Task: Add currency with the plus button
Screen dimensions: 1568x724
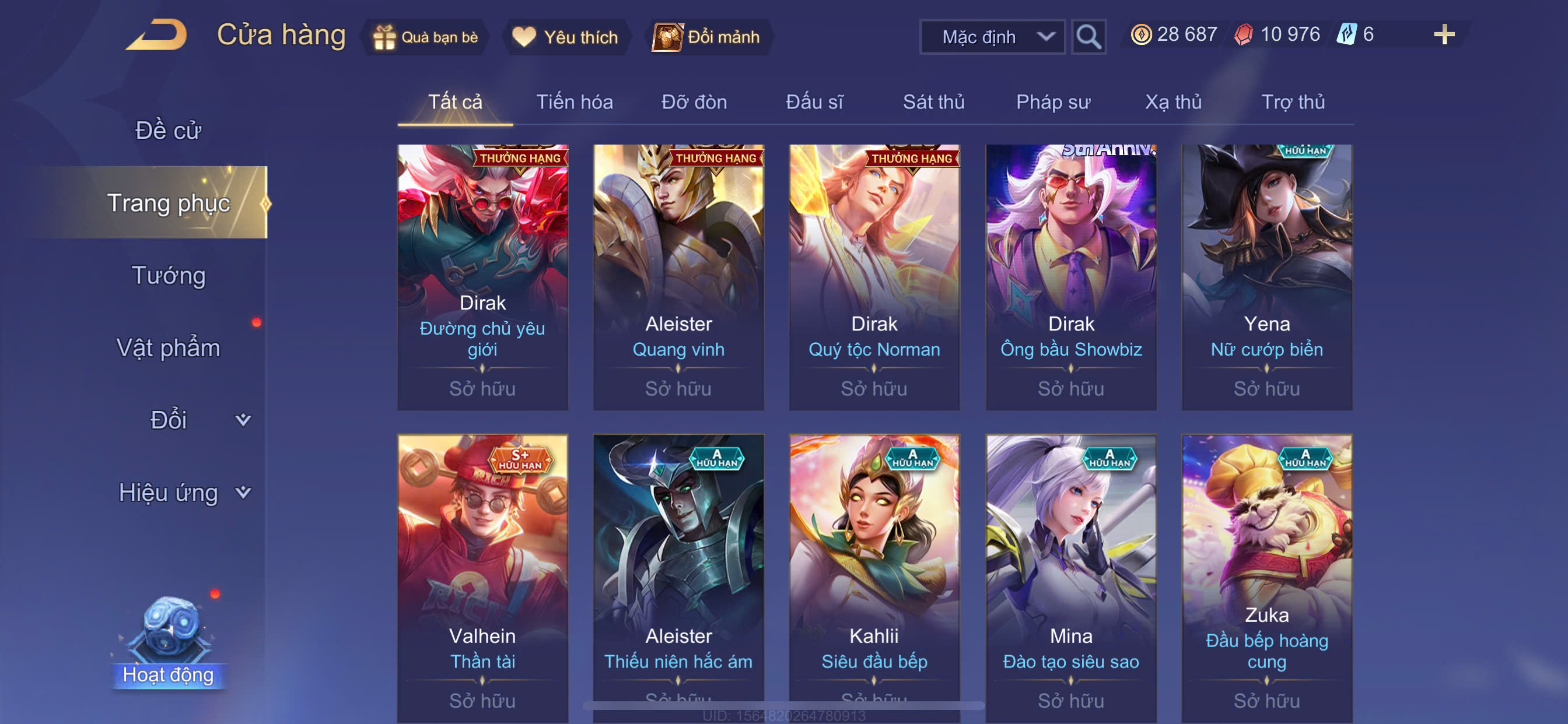Action: point(1444,34)
